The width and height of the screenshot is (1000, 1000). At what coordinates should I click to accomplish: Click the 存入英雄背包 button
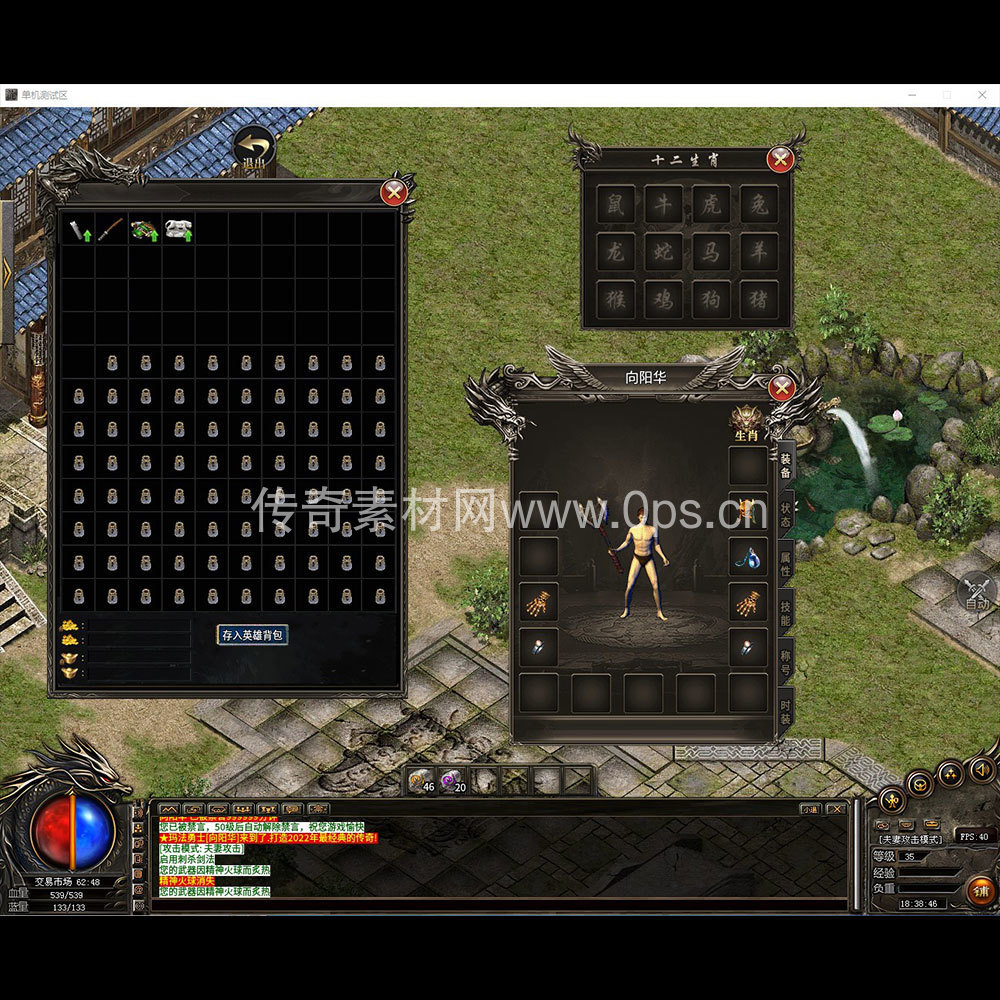click(x=253, y=634)
